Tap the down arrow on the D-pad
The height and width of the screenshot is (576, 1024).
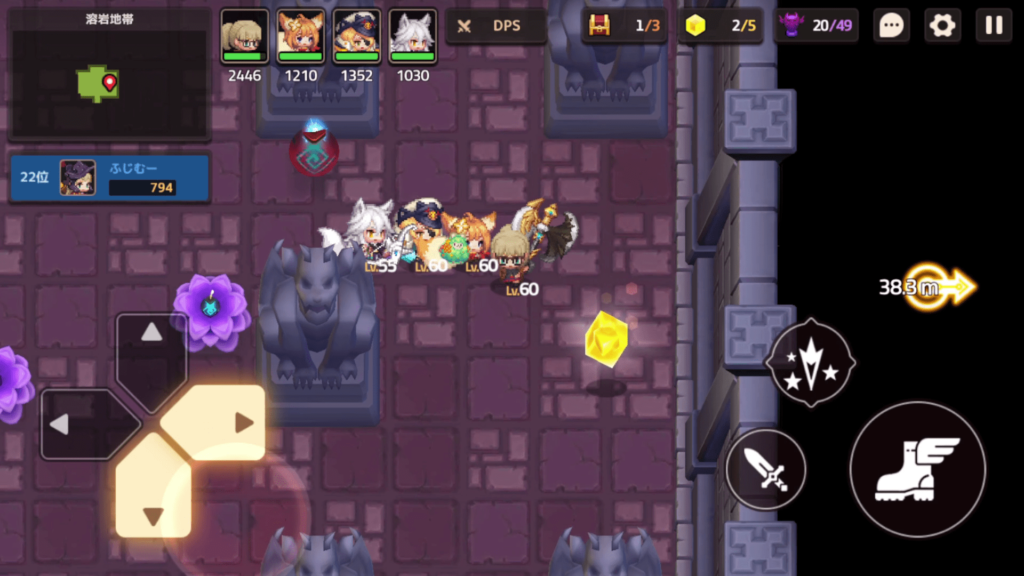152,496
